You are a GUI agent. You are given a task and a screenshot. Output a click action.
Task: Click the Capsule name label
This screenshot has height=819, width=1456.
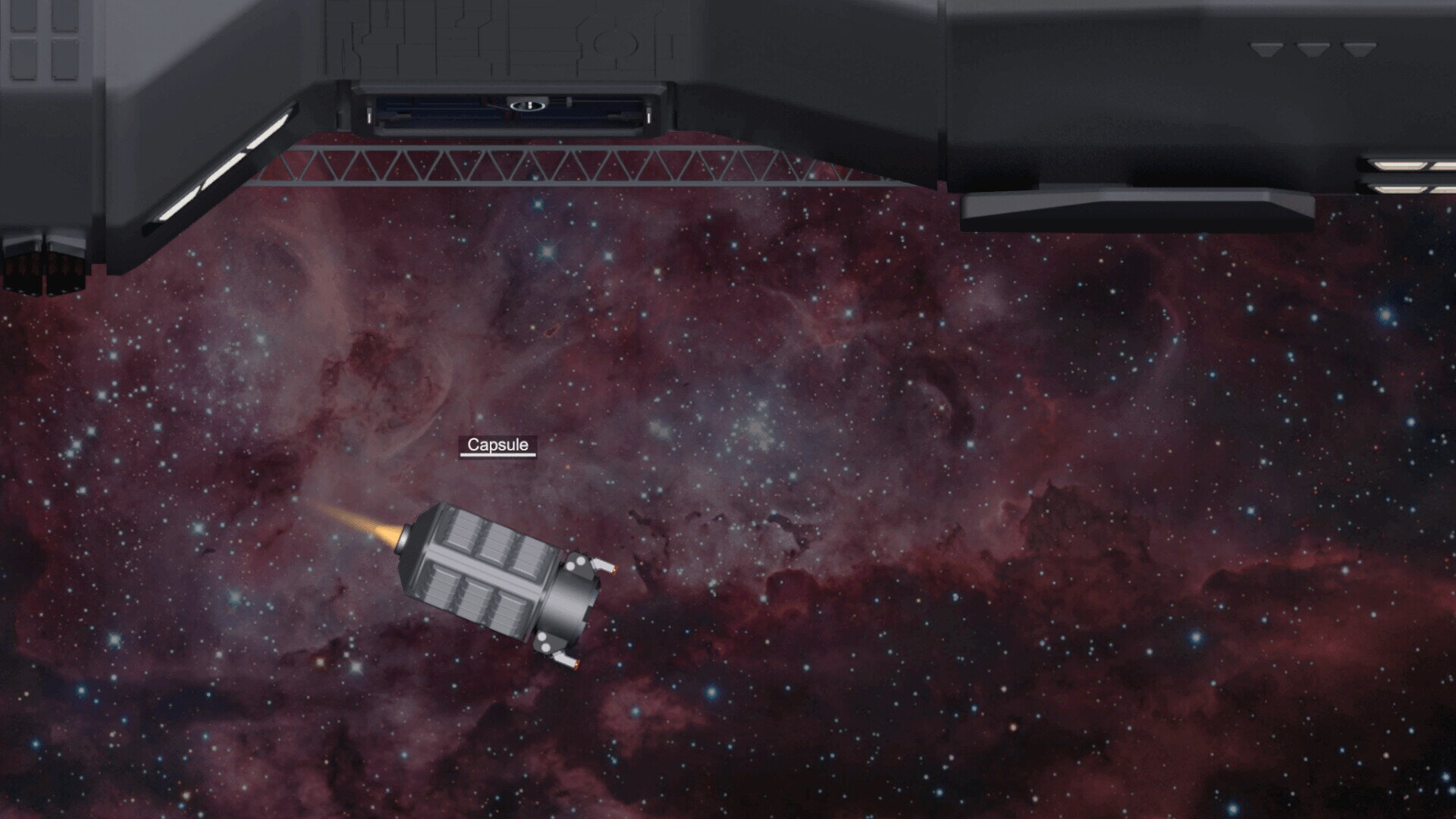point(497,445)
